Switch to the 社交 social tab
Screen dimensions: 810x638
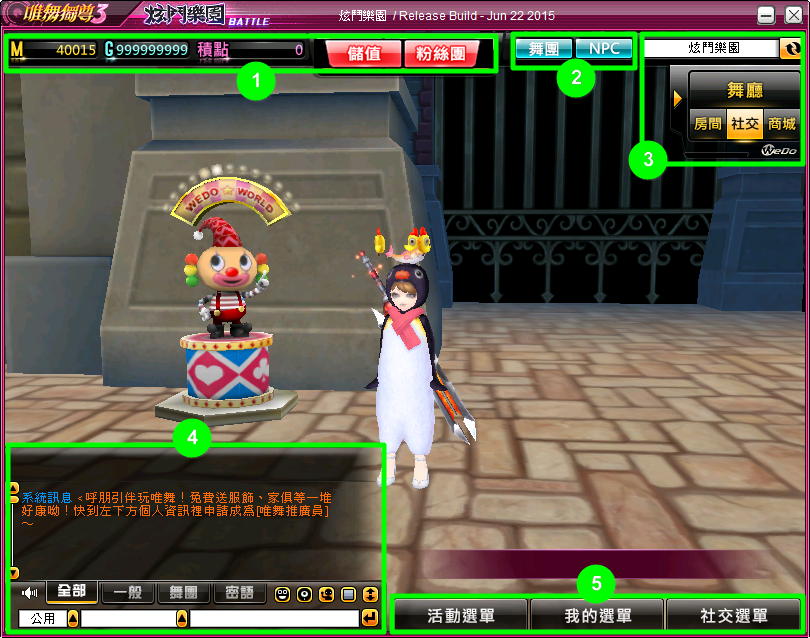744,124
